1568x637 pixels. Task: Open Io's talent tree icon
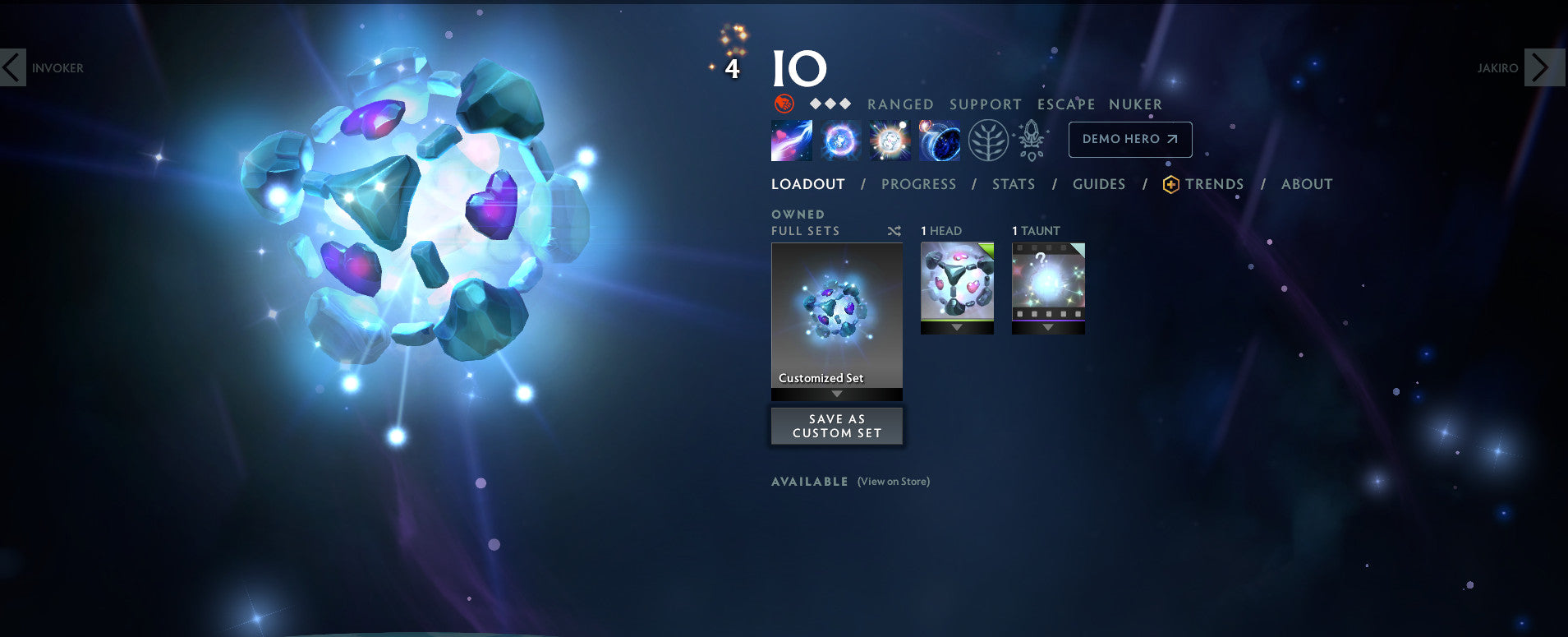pos(989,140)
